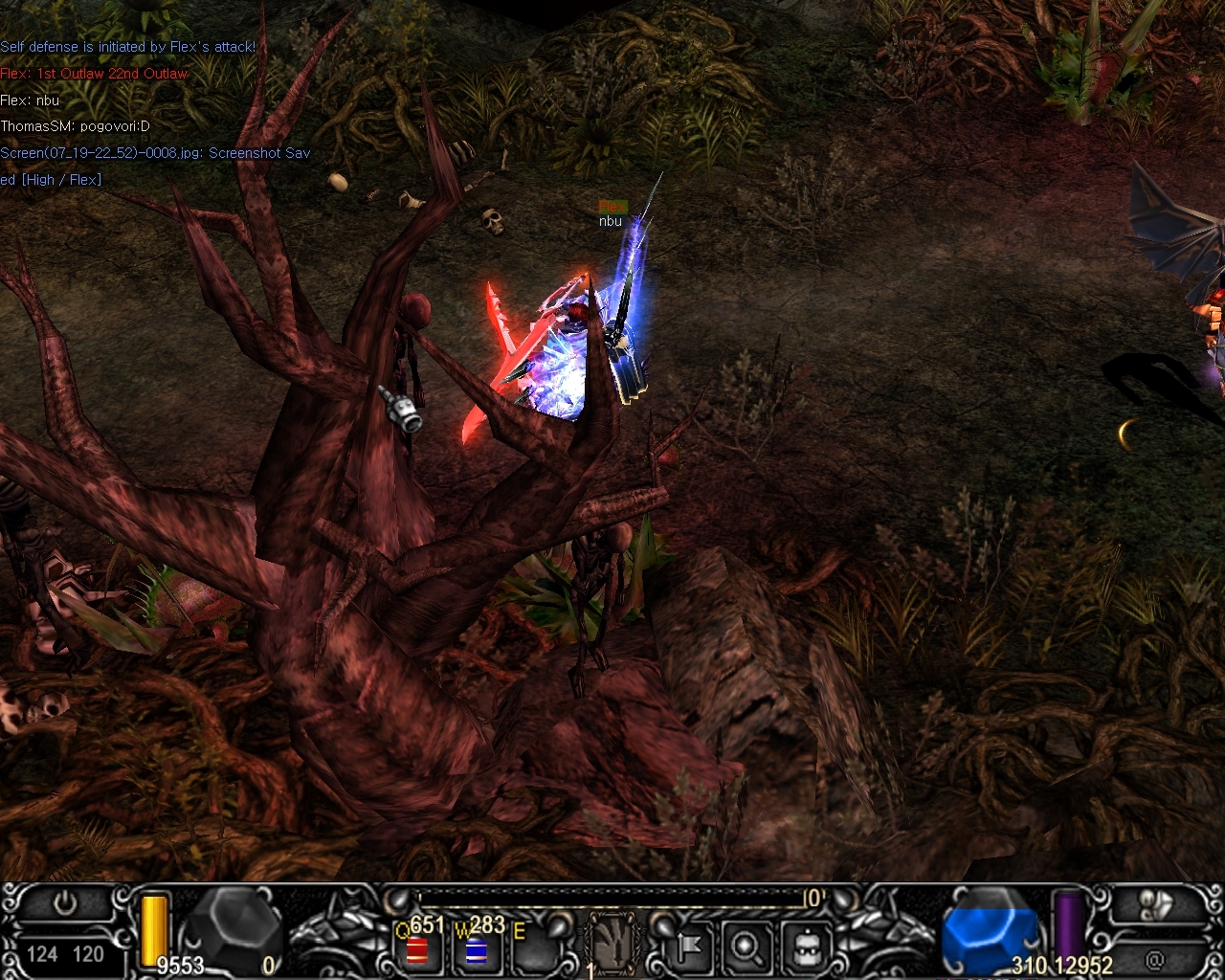Viewport: 1225px width, 980px height.
Task: Click the @ button in the HUD
Action: pyautogui.click(x=1154, y=957)
